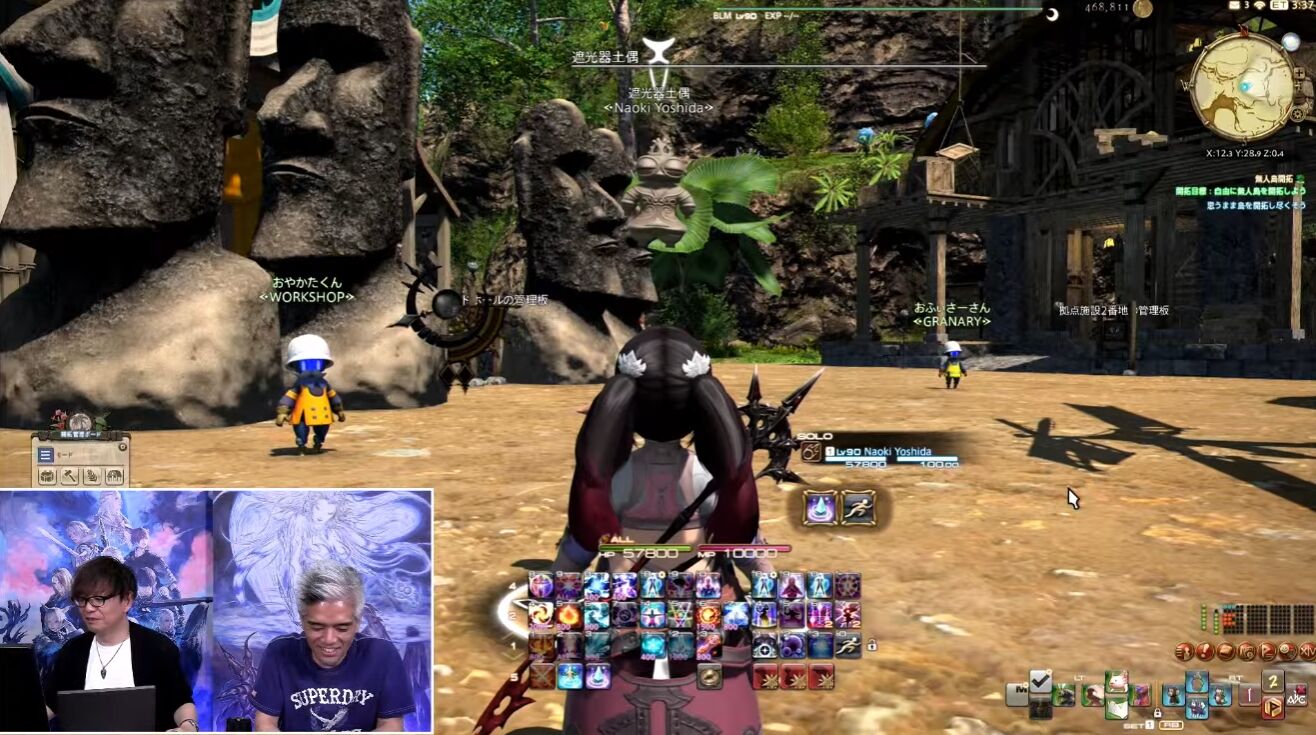Click the hammer craft icon on 開拓管理ボード
The height and width of the screenshot is (735, 1316).
coord(69,475)
